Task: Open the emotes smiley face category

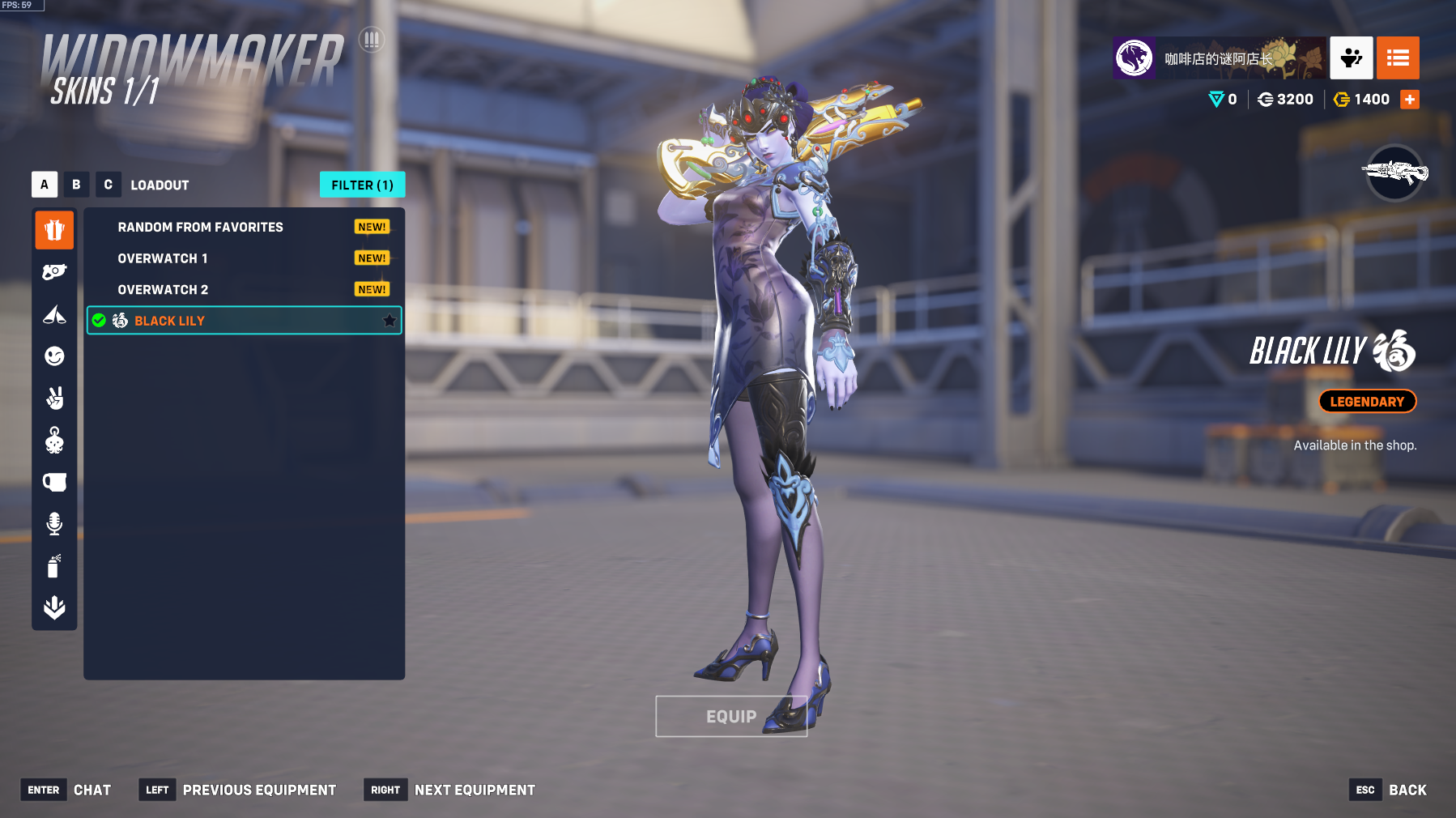Action: 54,356
